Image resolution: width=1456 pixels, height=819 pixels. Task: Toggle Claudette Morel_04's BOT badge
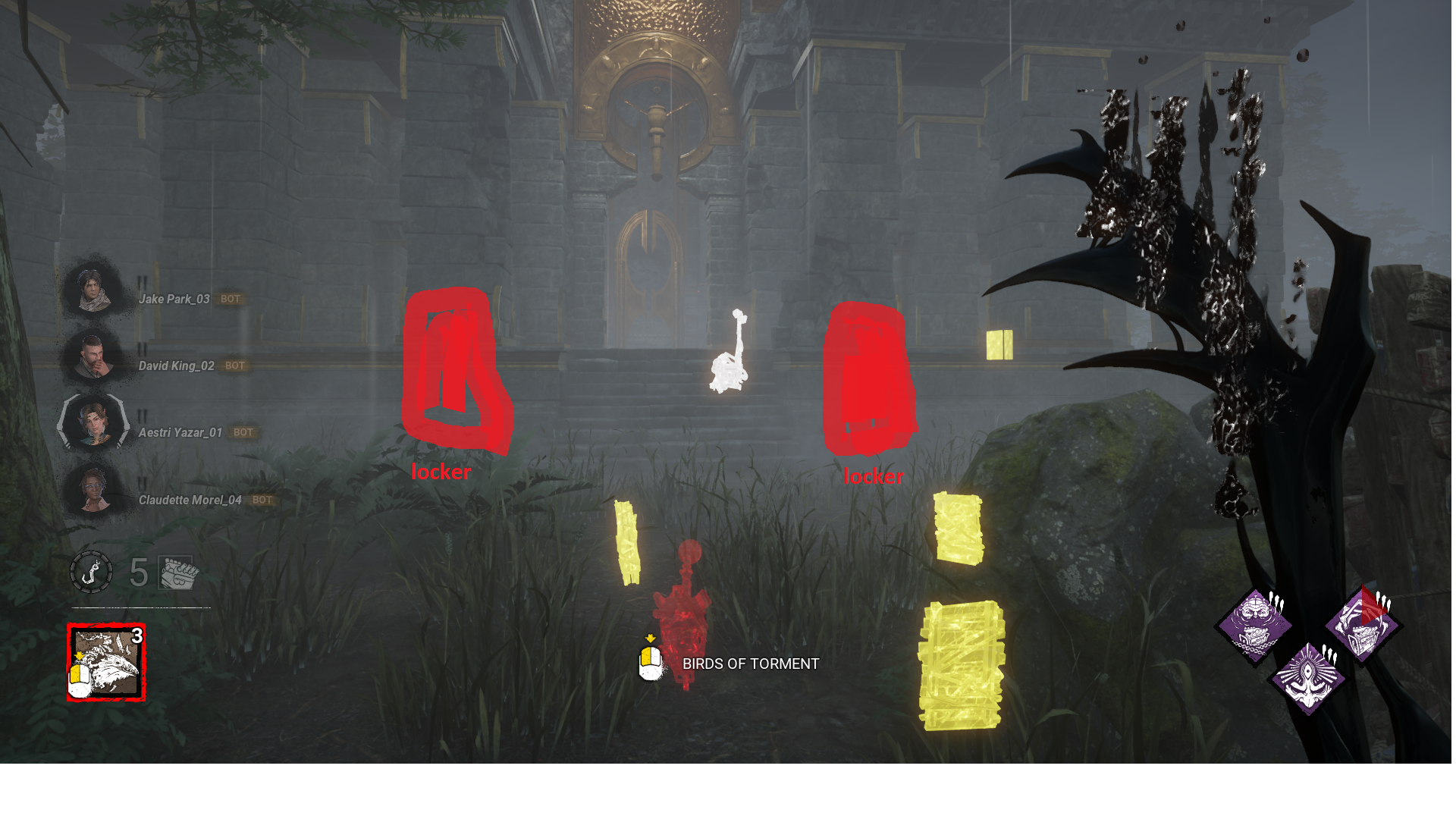click(x=262, y=500)
